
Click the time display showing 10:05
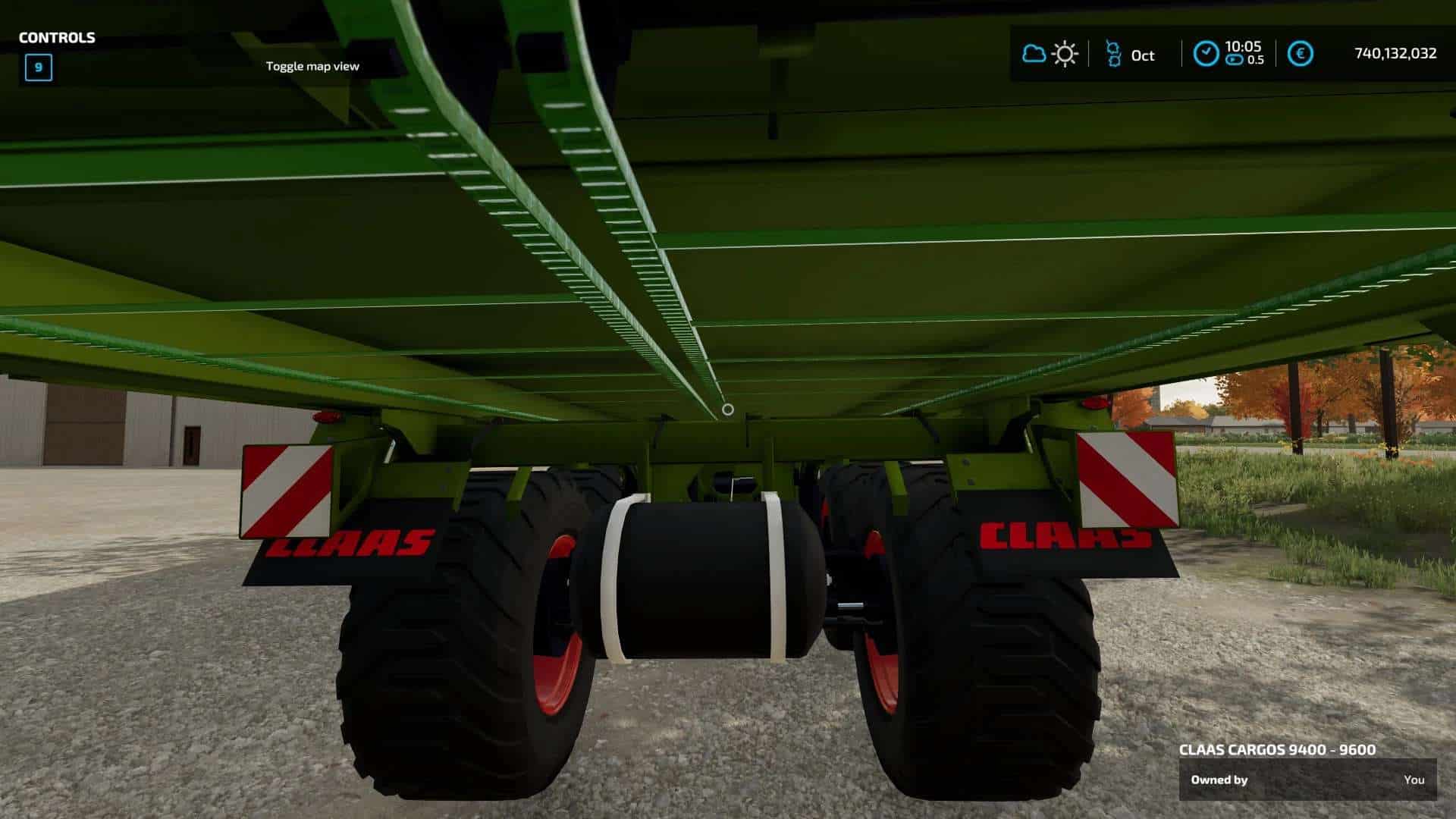1243,45
